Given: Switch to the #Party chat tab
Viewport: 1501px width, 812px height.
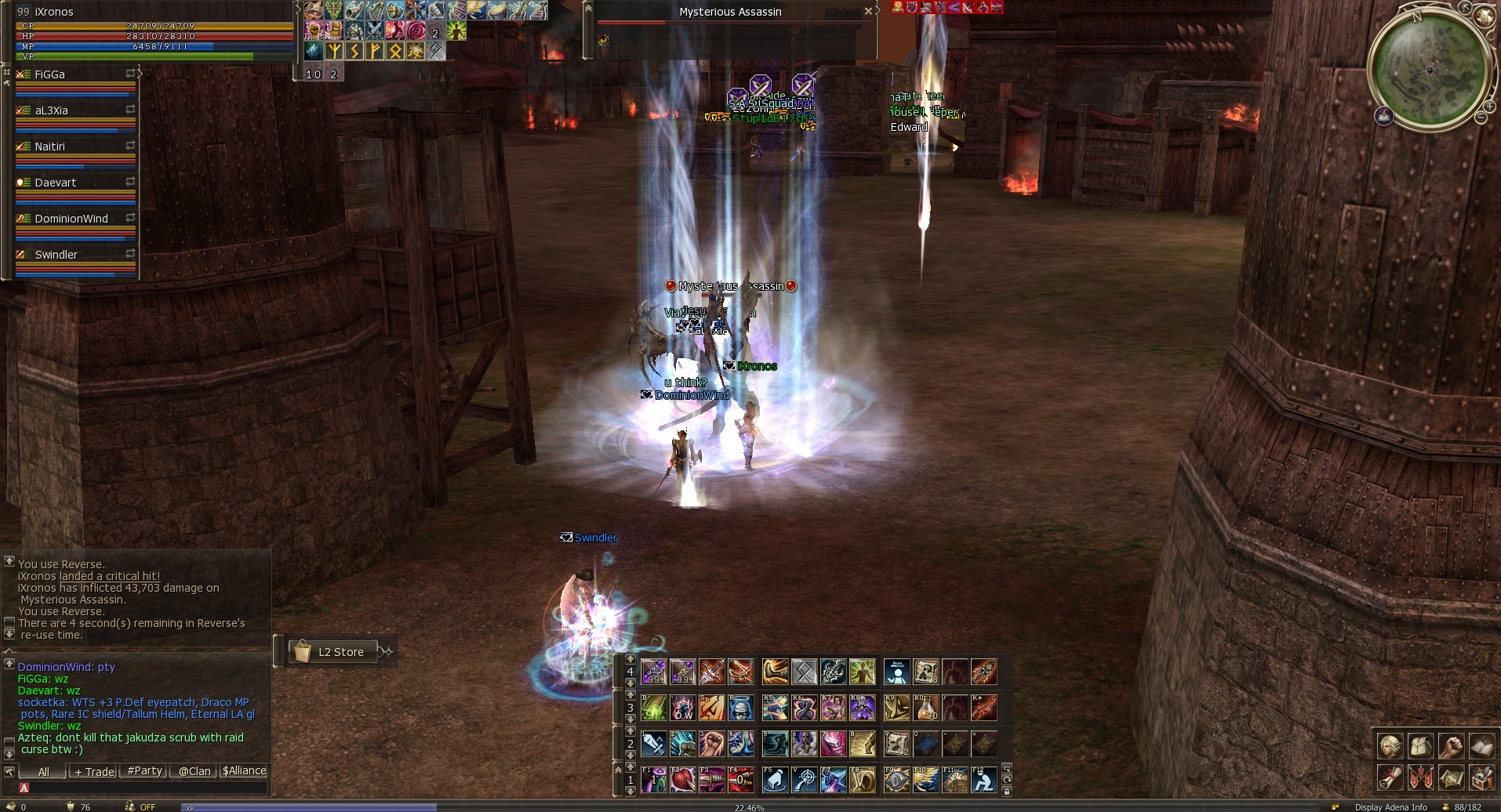Looking at the screenshot, I should point(144,771).
